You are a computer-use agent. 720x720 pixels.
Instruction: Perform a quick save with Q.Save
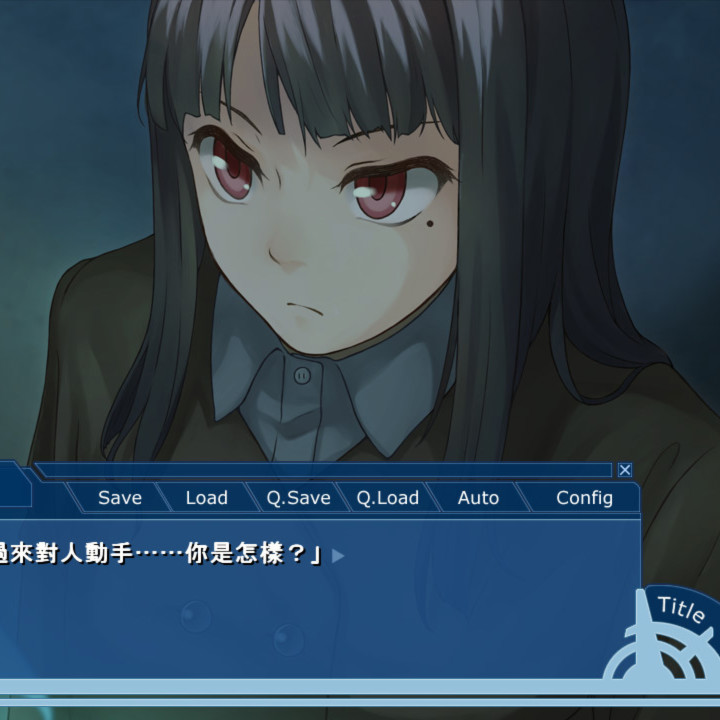298,498
